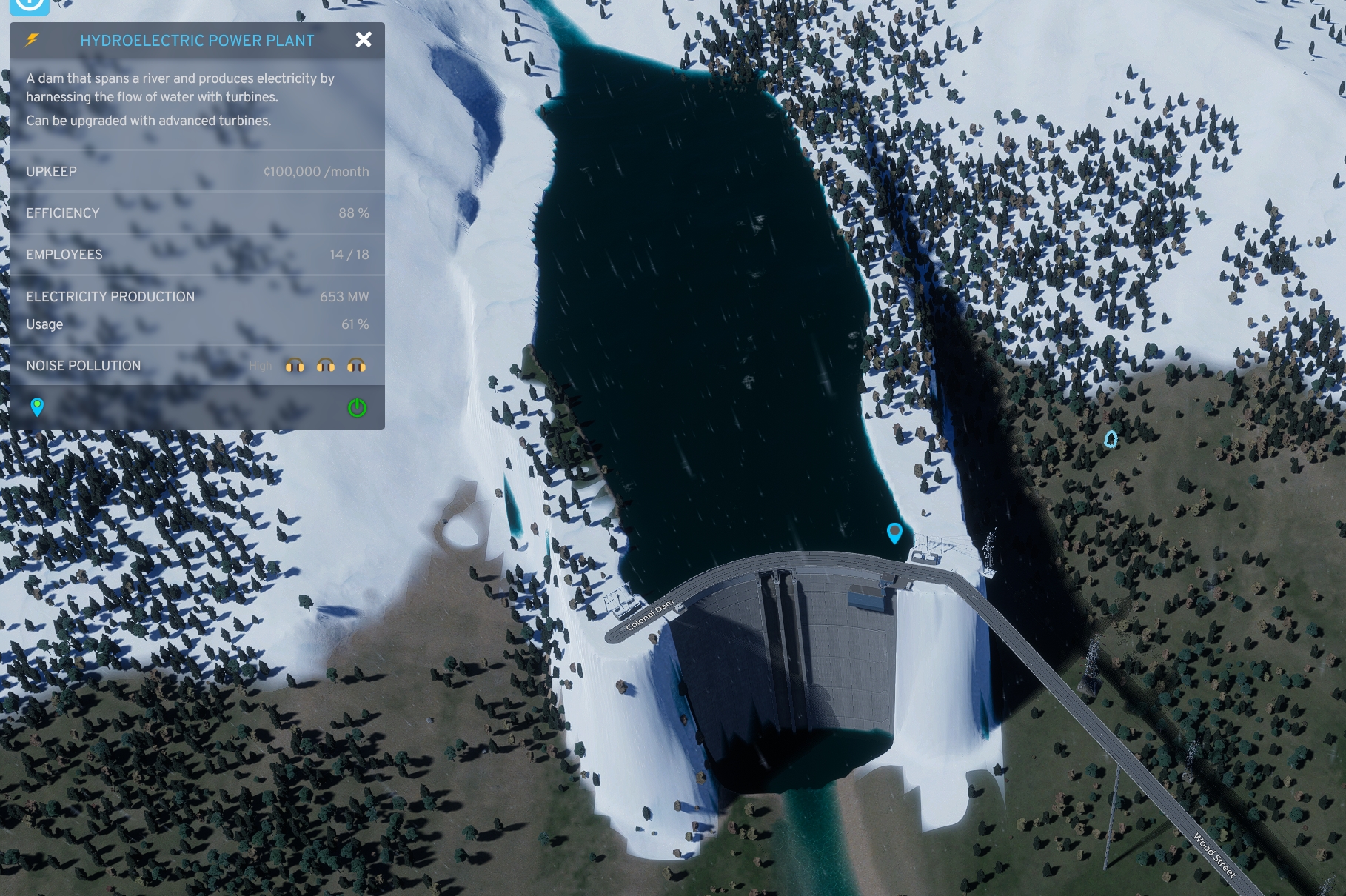Click the EFFICIENCY 88% row

(196, 213)
